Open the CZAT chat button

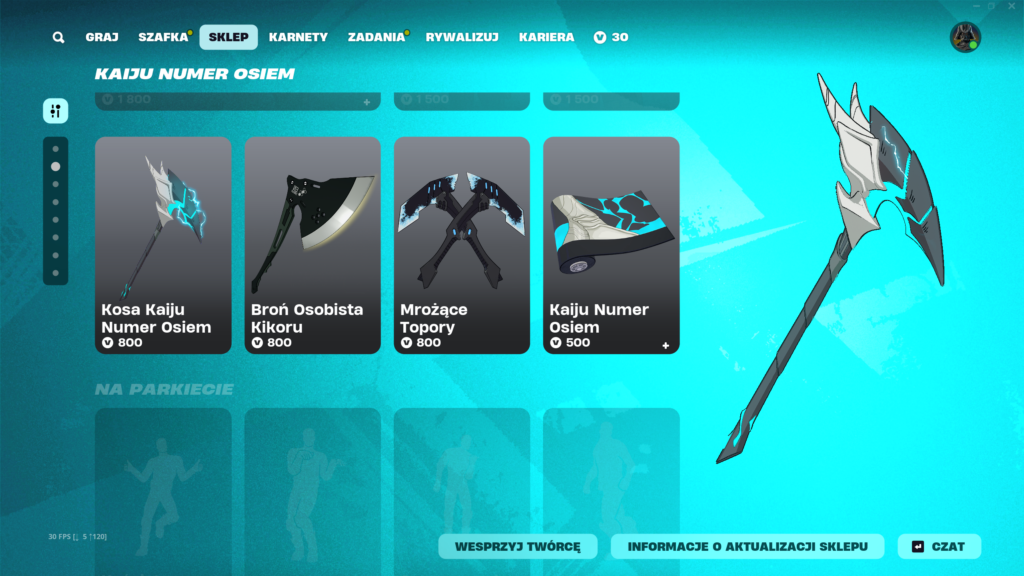coord(939,546)
